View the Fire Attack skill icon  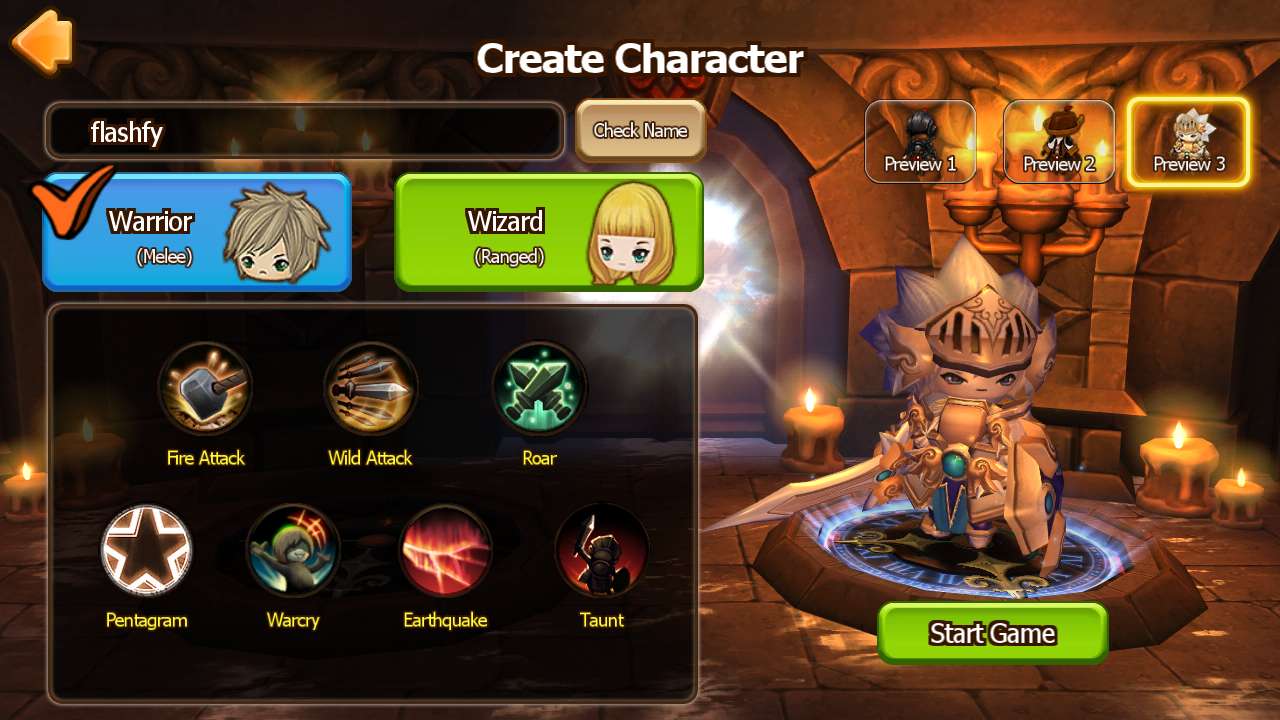pyautogui.click(x=205, y=389)
